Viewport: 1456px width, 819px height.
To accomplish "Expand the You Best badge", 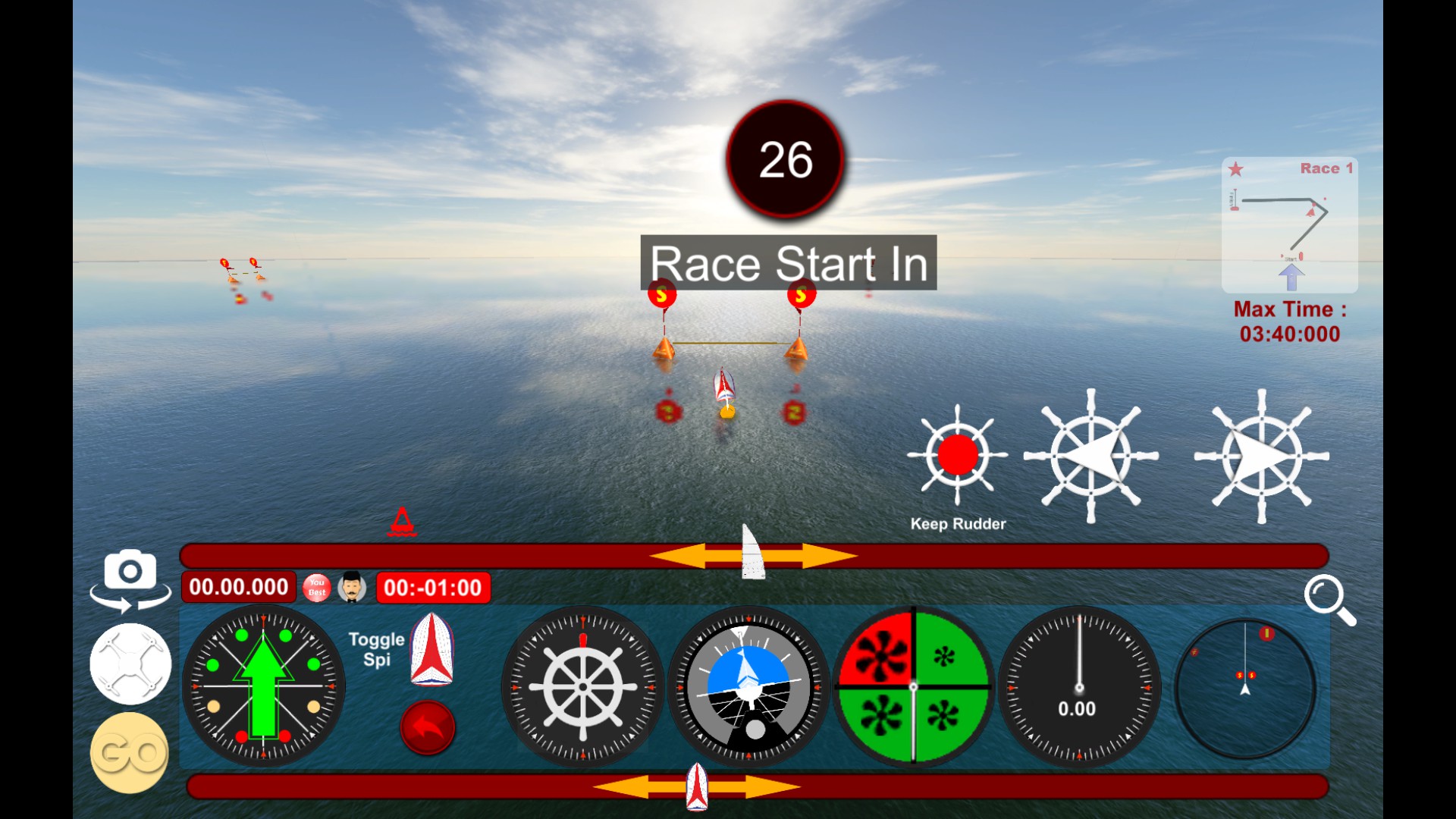I will coord(318,586).
